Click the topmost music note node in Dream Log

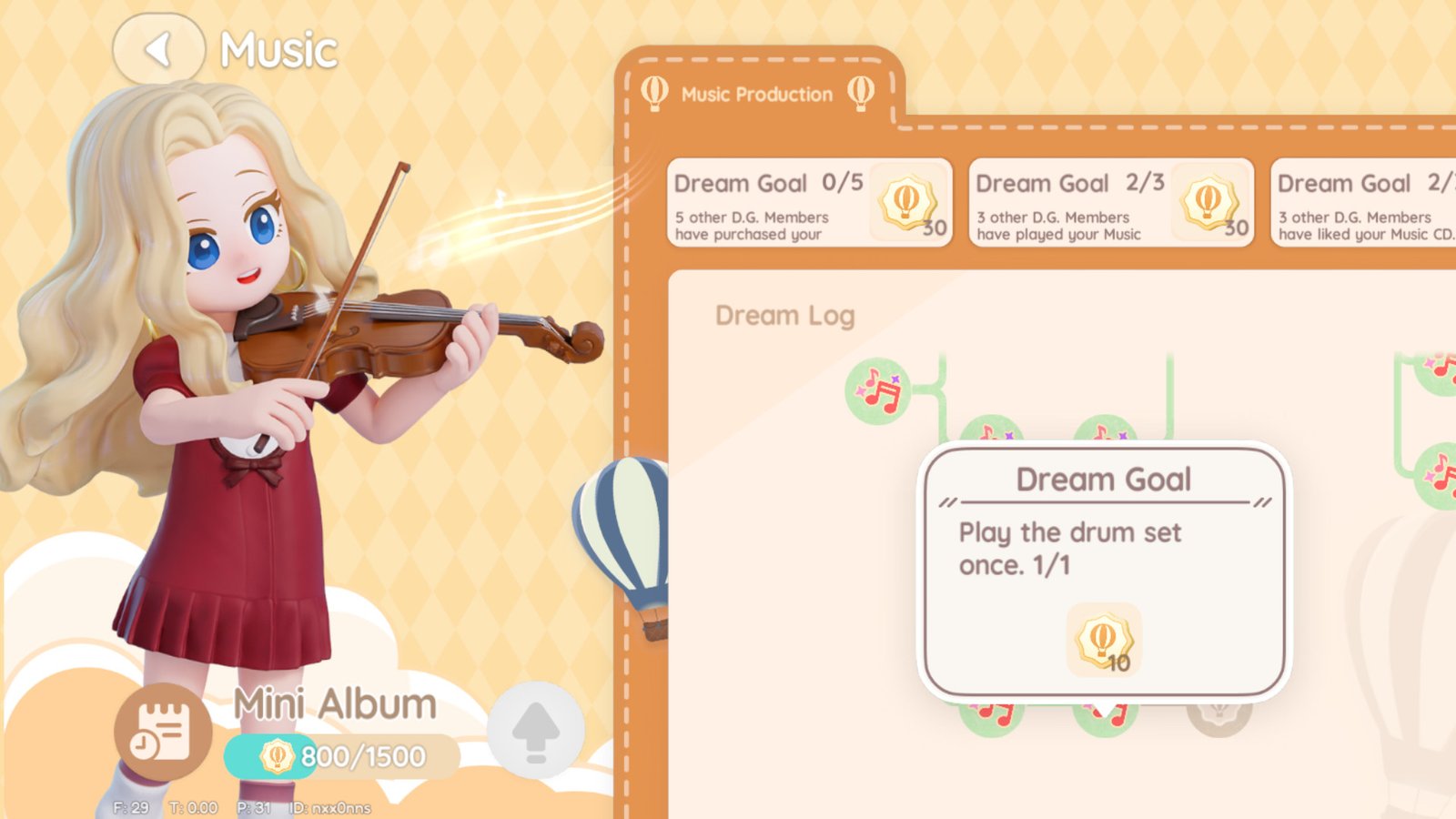[876, 389]
